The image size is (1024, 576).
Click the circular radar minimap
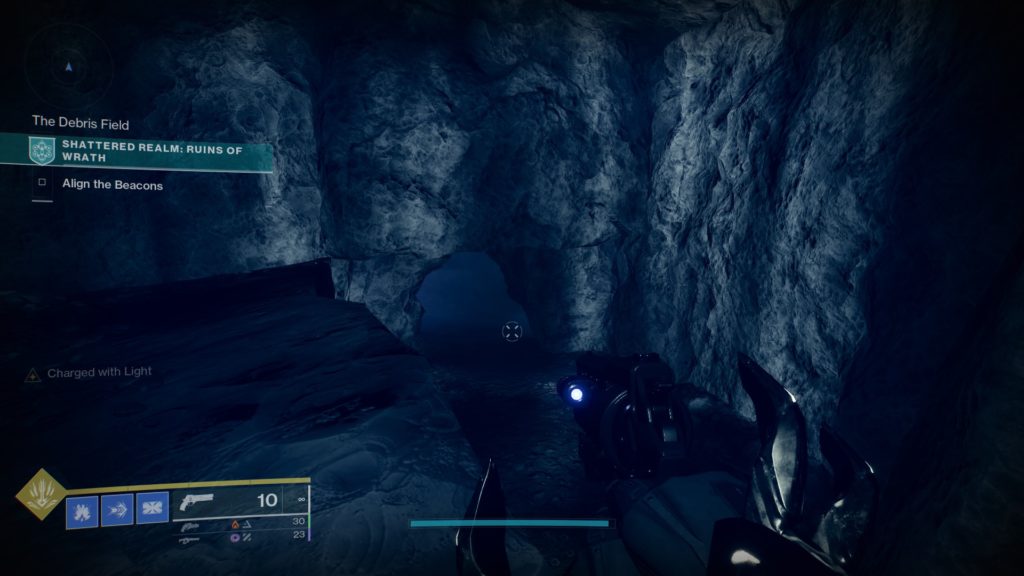(x=68, y=67)
